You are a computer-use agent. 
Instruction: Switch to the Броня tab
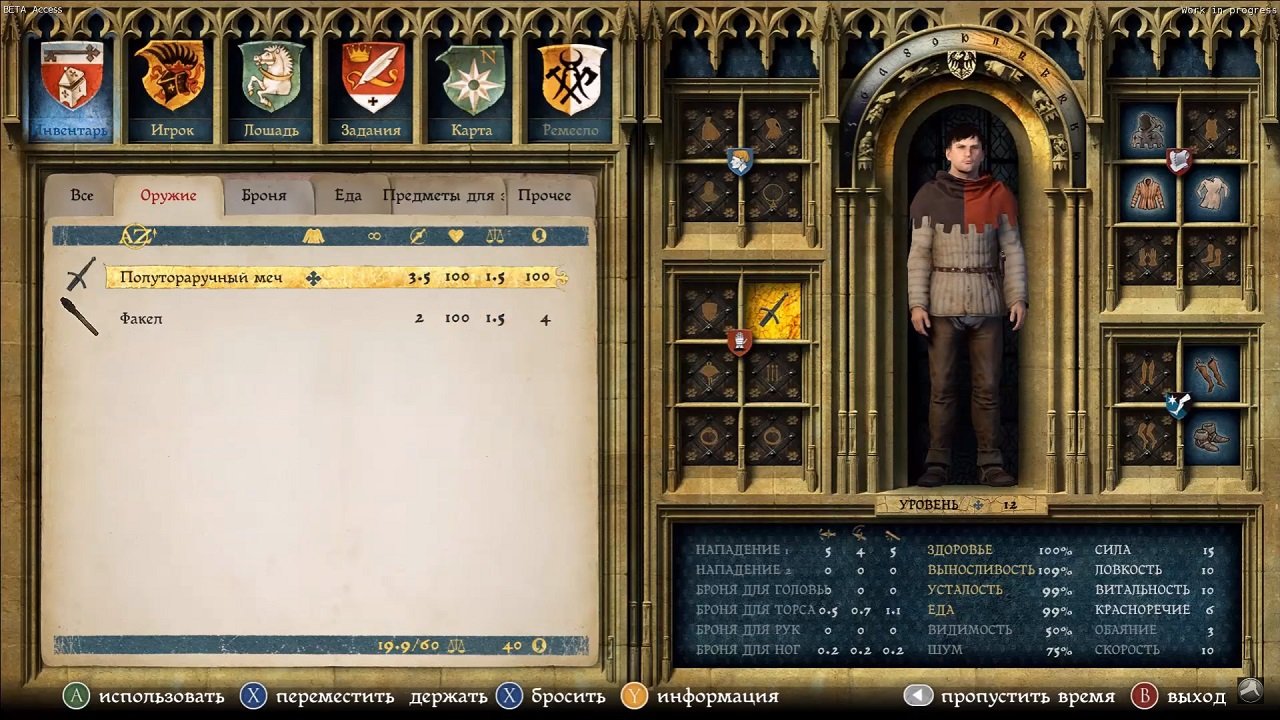point(263,195)
